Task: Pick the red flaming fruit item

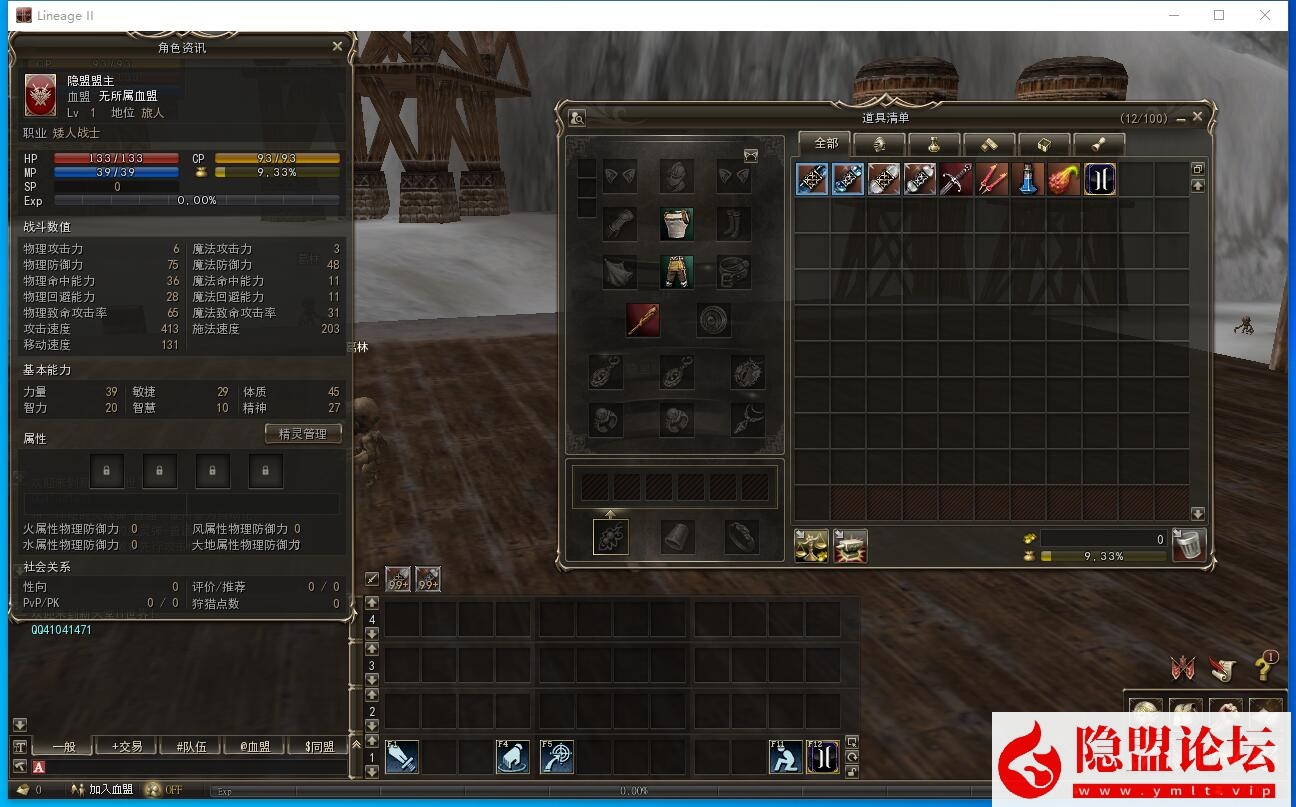Action: pyautogui.click(x=1064, y=179)
